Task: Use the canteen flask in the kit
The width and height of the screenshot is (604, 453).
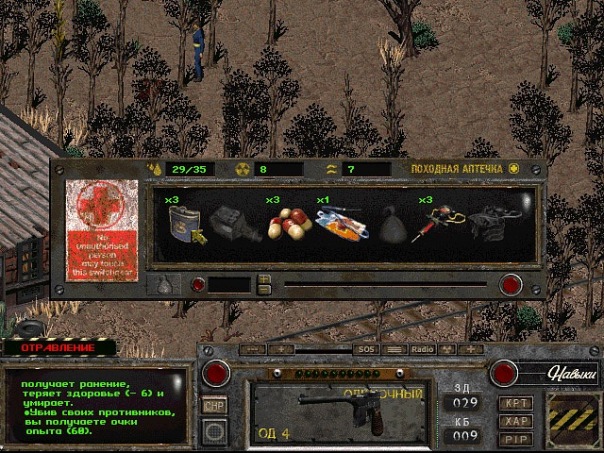Action: coord(187,226)
